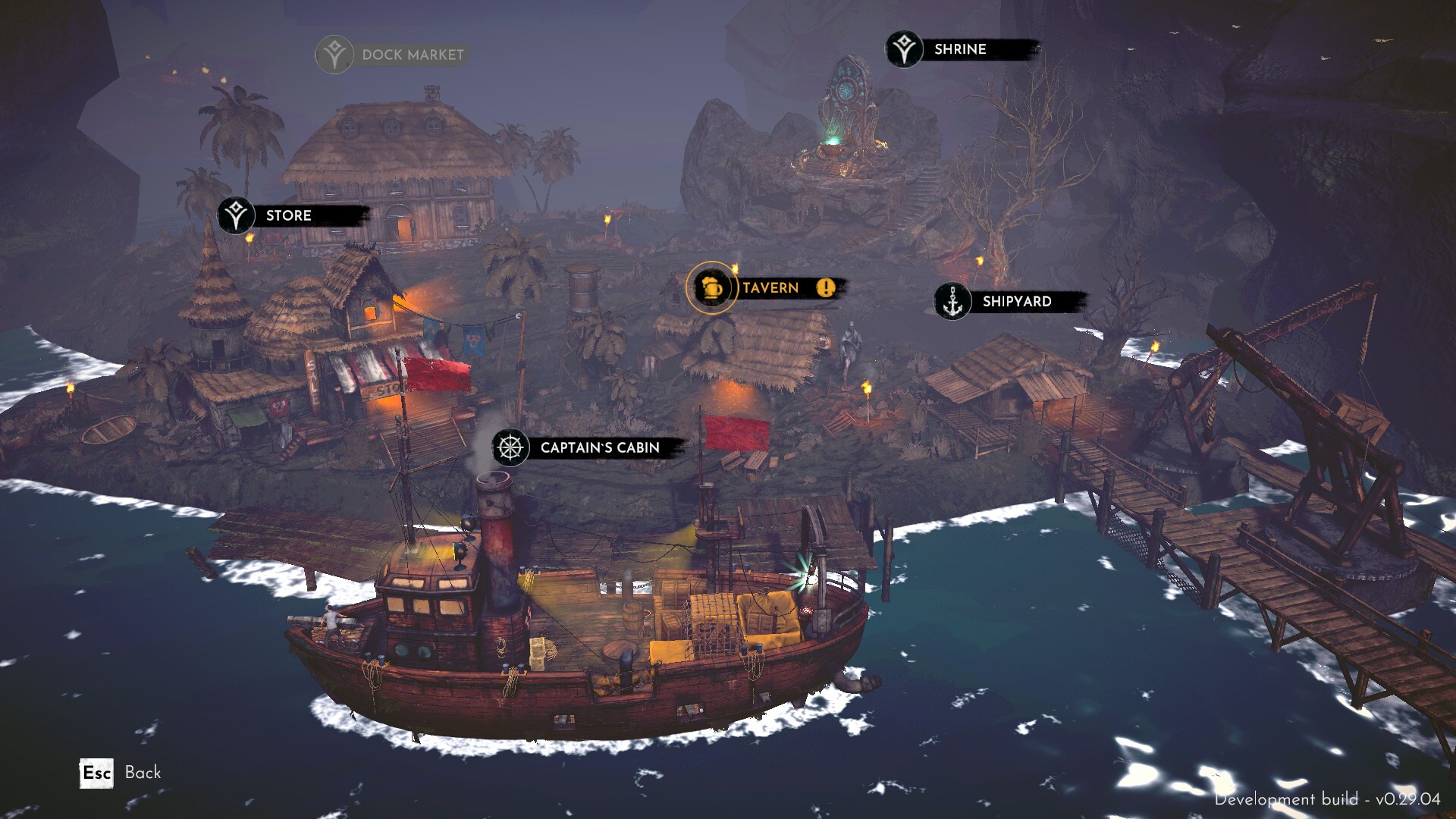Check the Tavern exclamation alert marker

pos(826,287)
